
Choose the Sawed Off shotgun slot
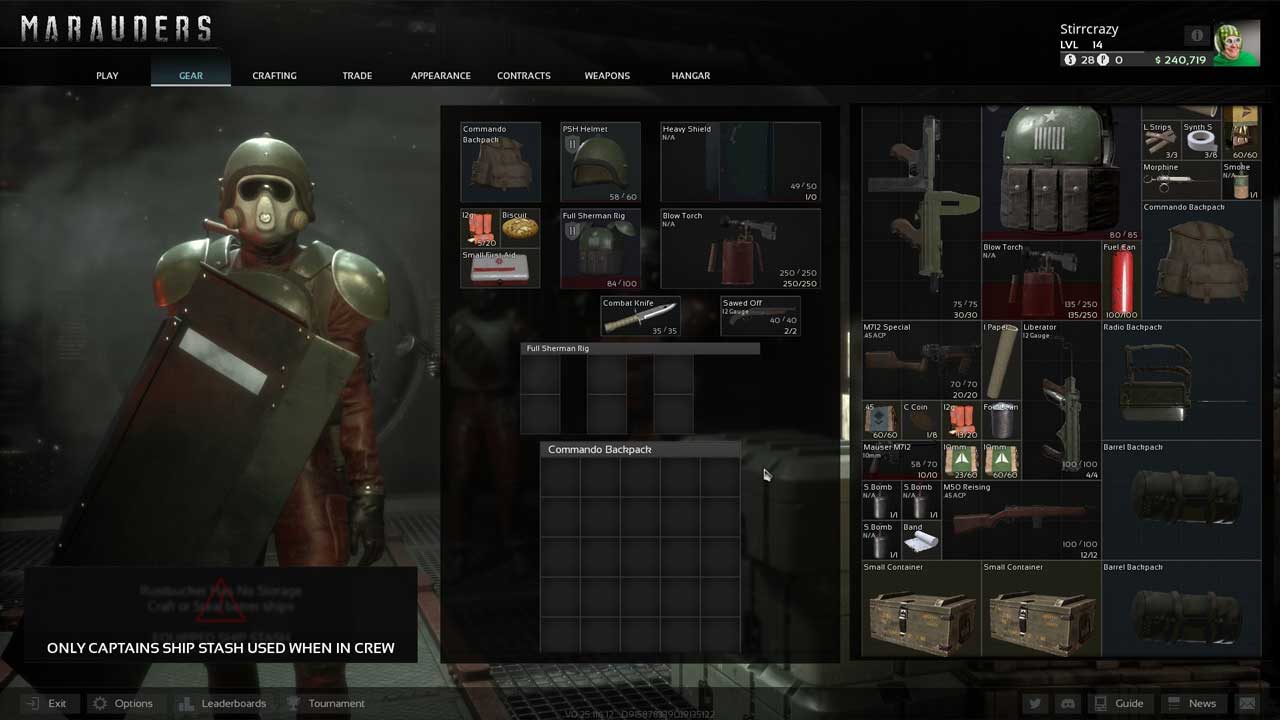pyautogui.click(x=760, y=316)
